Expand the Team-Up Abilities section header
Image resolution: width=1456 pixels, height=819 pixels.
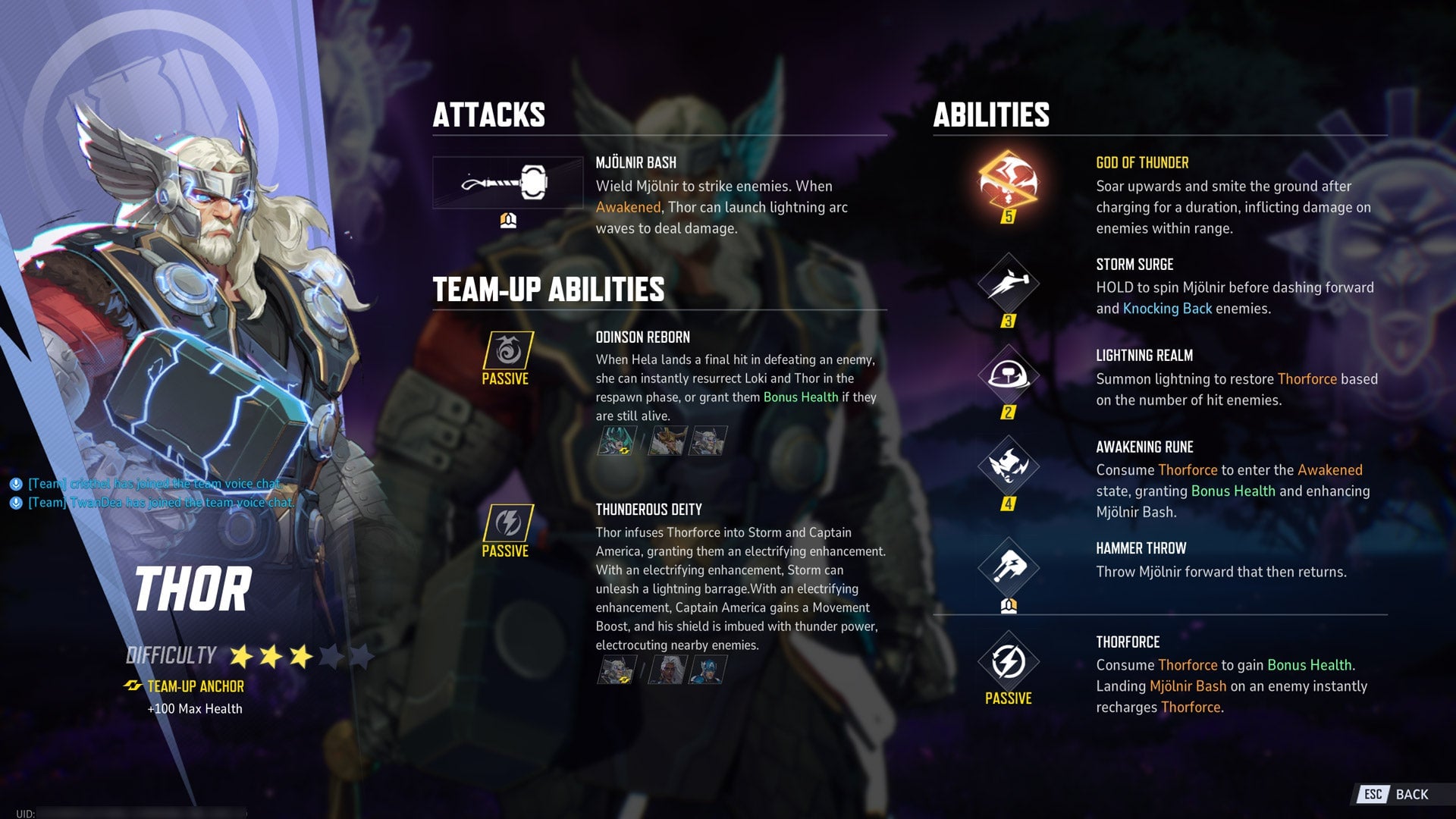click(548, 289)
